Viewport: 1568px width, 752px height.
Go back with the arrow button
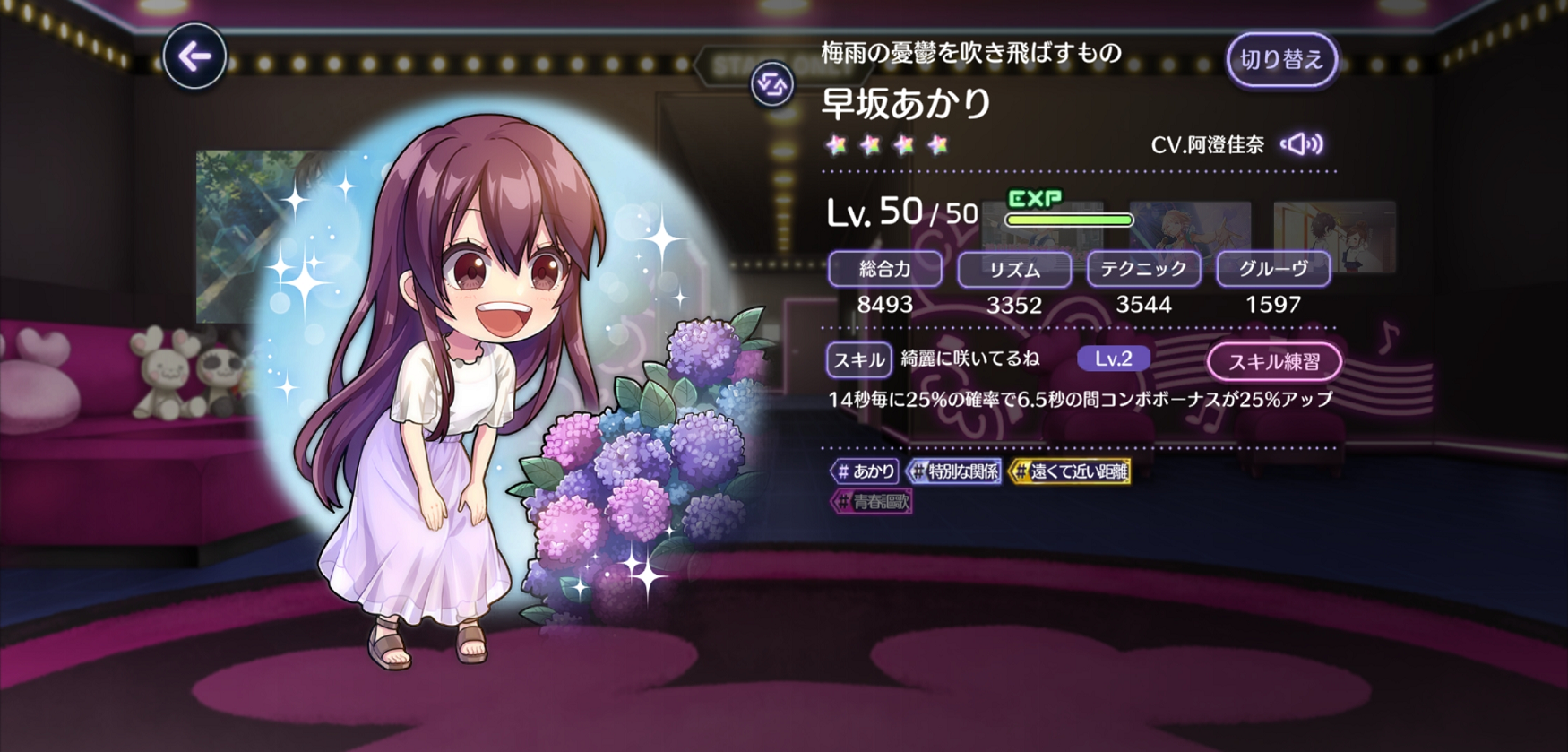pos(194,56)
